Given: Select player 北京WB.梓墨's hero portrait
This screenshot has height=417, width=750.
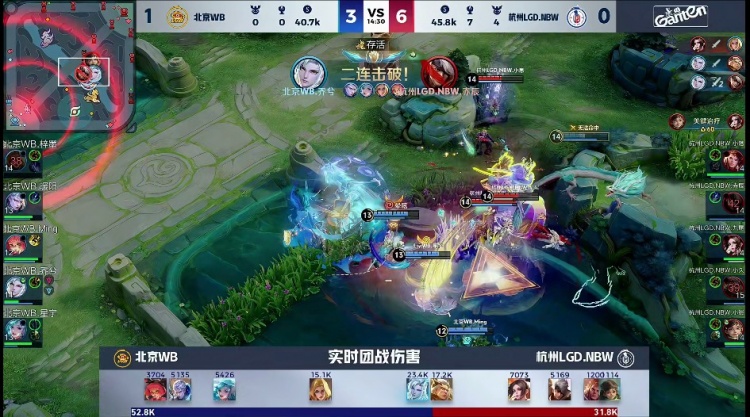Looking at the screenshot, I should 17,160.
